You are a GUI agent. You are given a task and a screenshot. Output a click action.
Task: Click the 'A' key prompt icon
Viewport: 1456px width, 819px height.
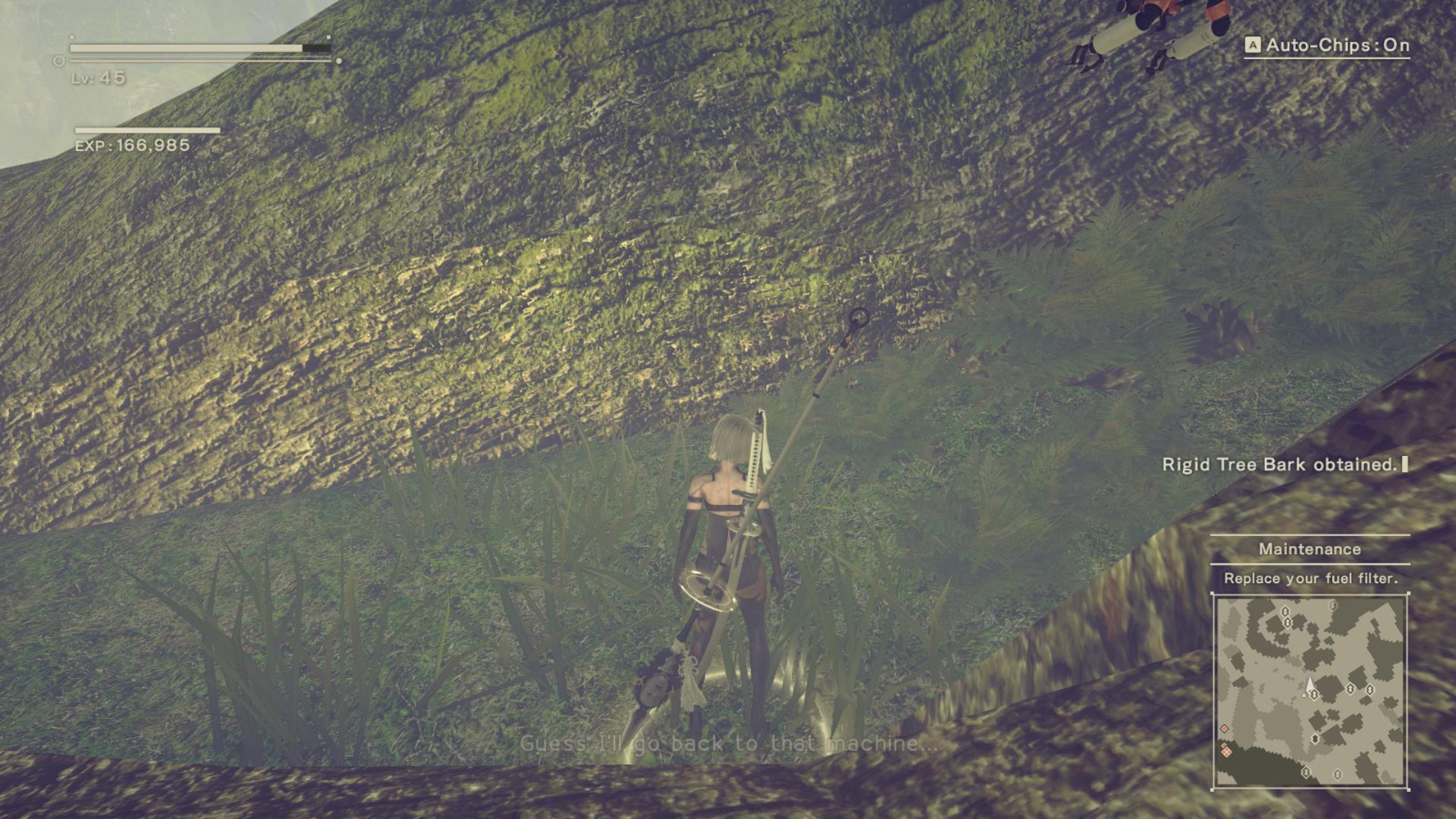tap(1253, 42)
